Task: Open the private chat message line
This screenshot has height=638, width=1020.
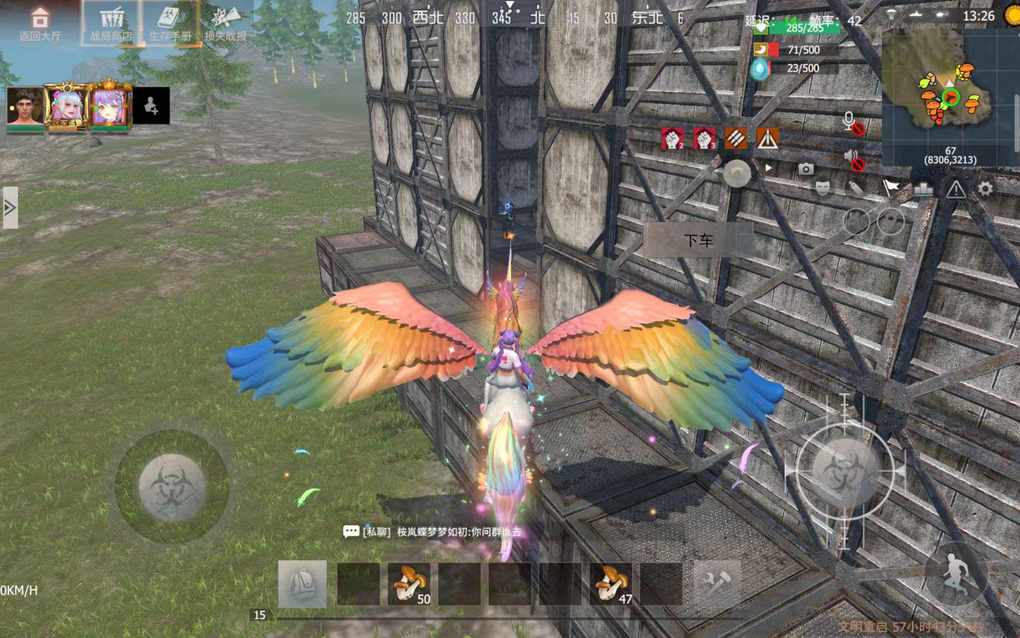Action: 435,532
